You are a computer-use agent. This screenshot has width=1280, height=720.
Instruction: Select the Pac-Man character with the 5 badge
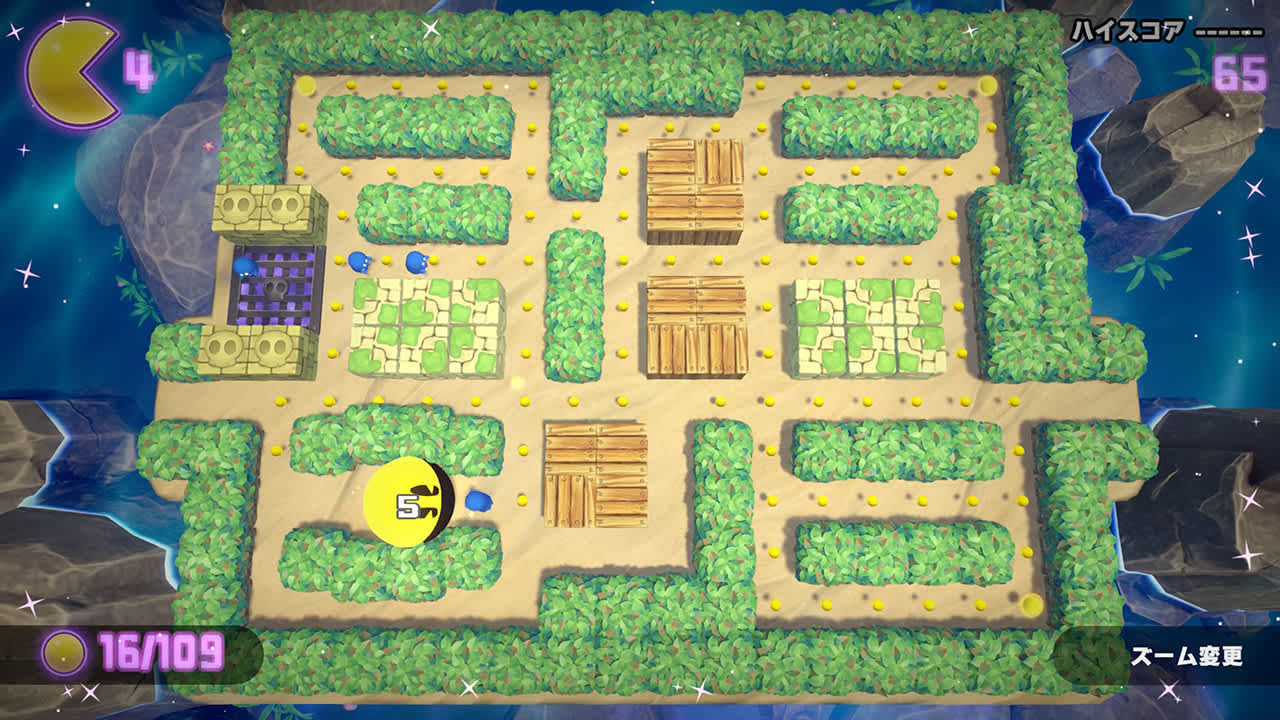click(410, 500)
